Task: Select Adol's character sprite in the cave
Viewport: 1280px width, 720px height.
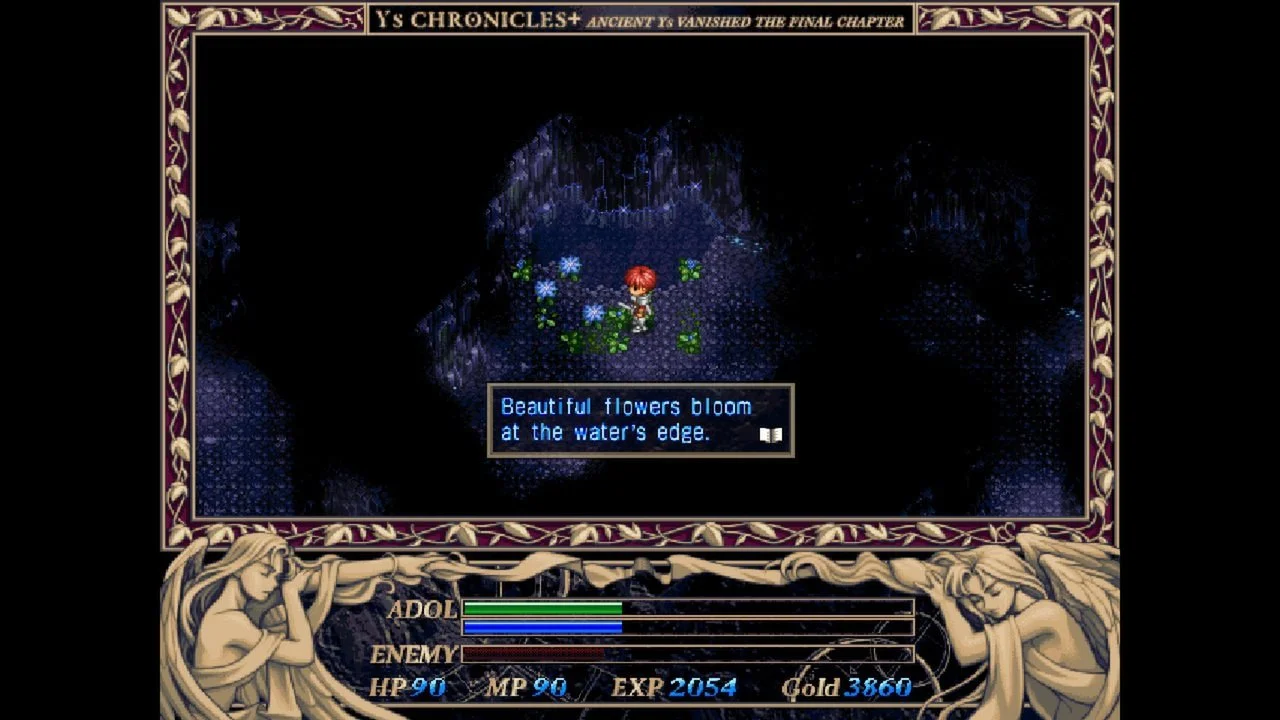Action: [640, 297]
